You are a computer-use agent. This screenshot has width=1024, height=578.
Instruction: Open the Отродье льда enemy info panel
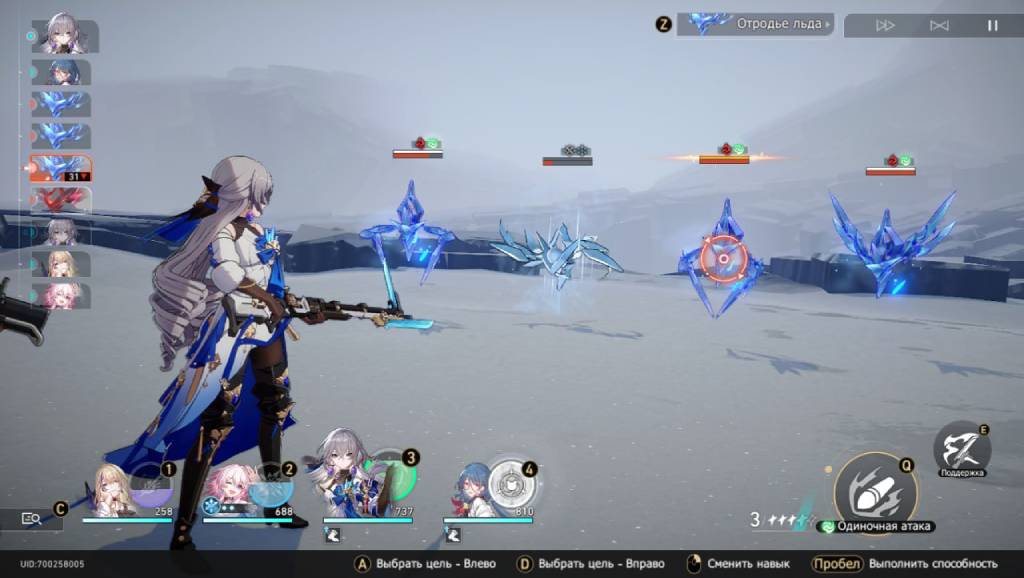pyautogui.click(x=755, y=24)
